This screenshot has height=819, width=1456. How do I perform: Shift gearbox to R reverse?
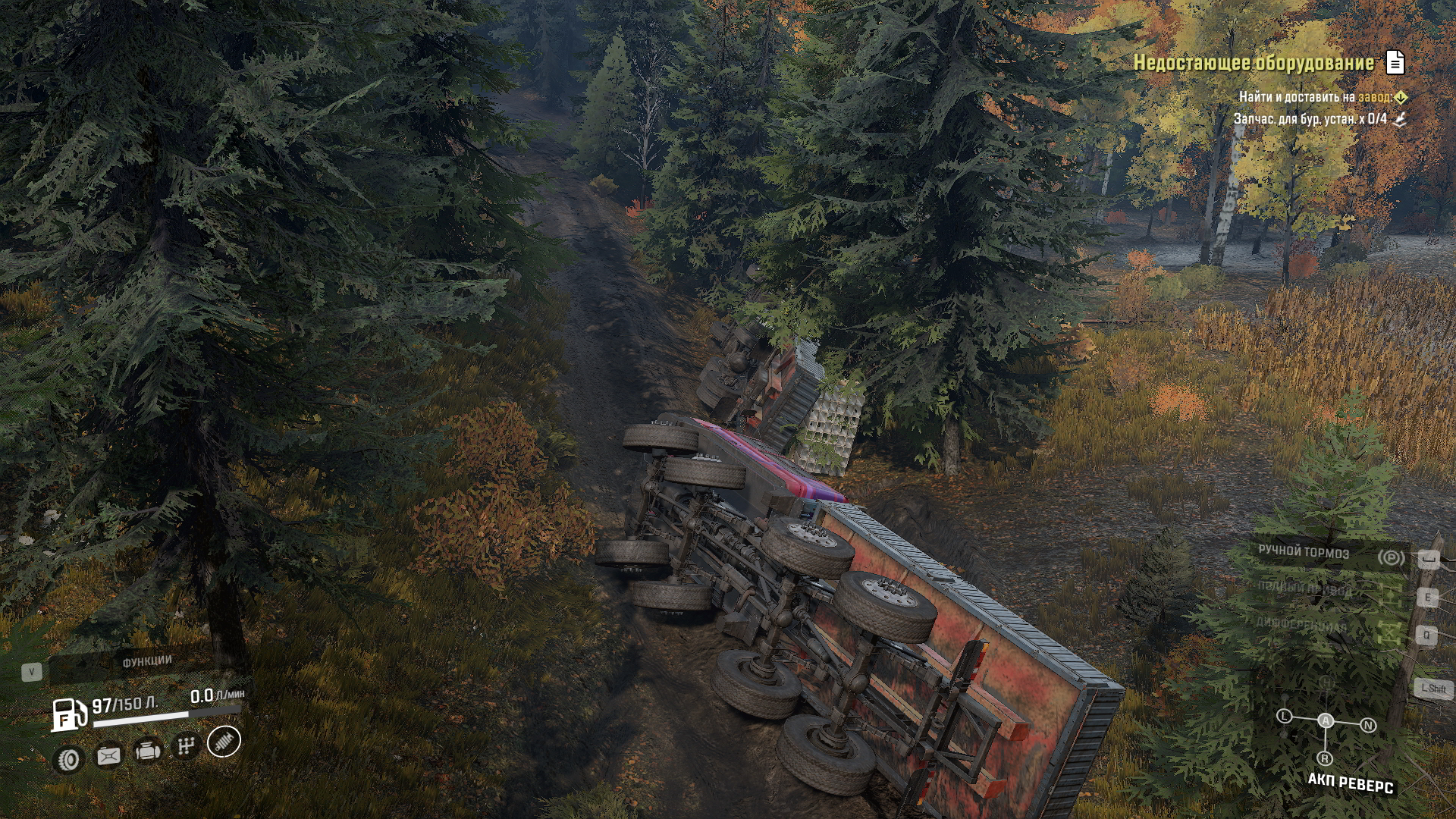pyautogui.click(x=1325, y=758)
